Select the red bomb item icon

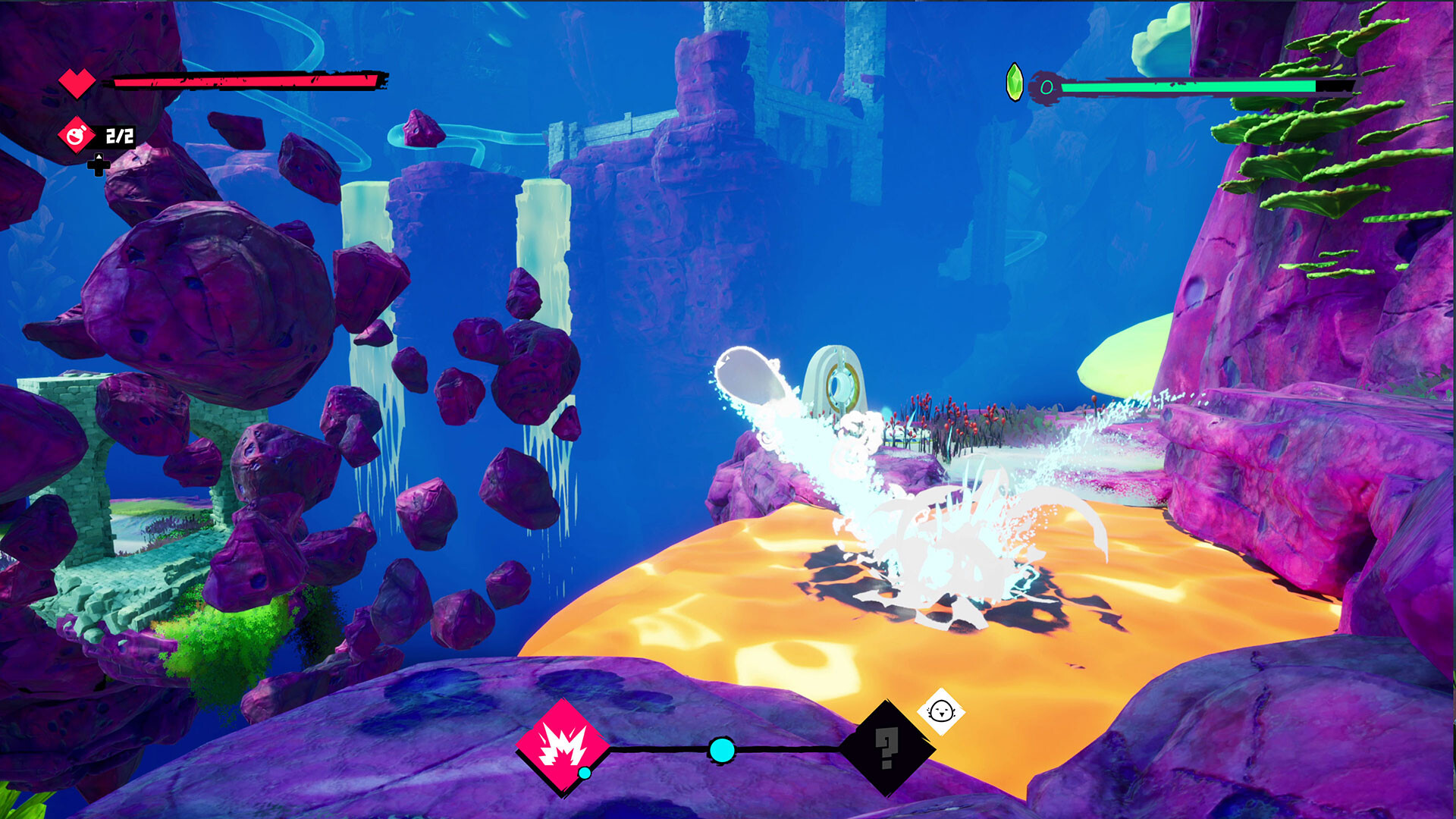coord(76,136)
